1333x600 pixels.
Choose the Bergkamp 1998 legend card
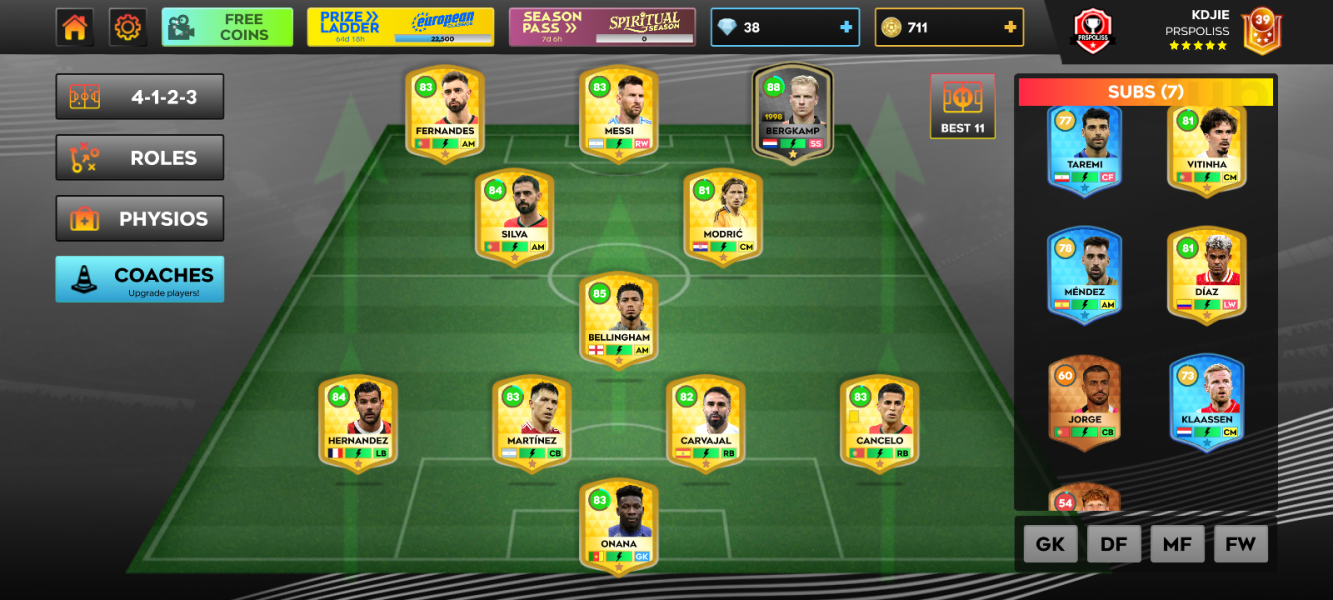[x=793, y=112]
